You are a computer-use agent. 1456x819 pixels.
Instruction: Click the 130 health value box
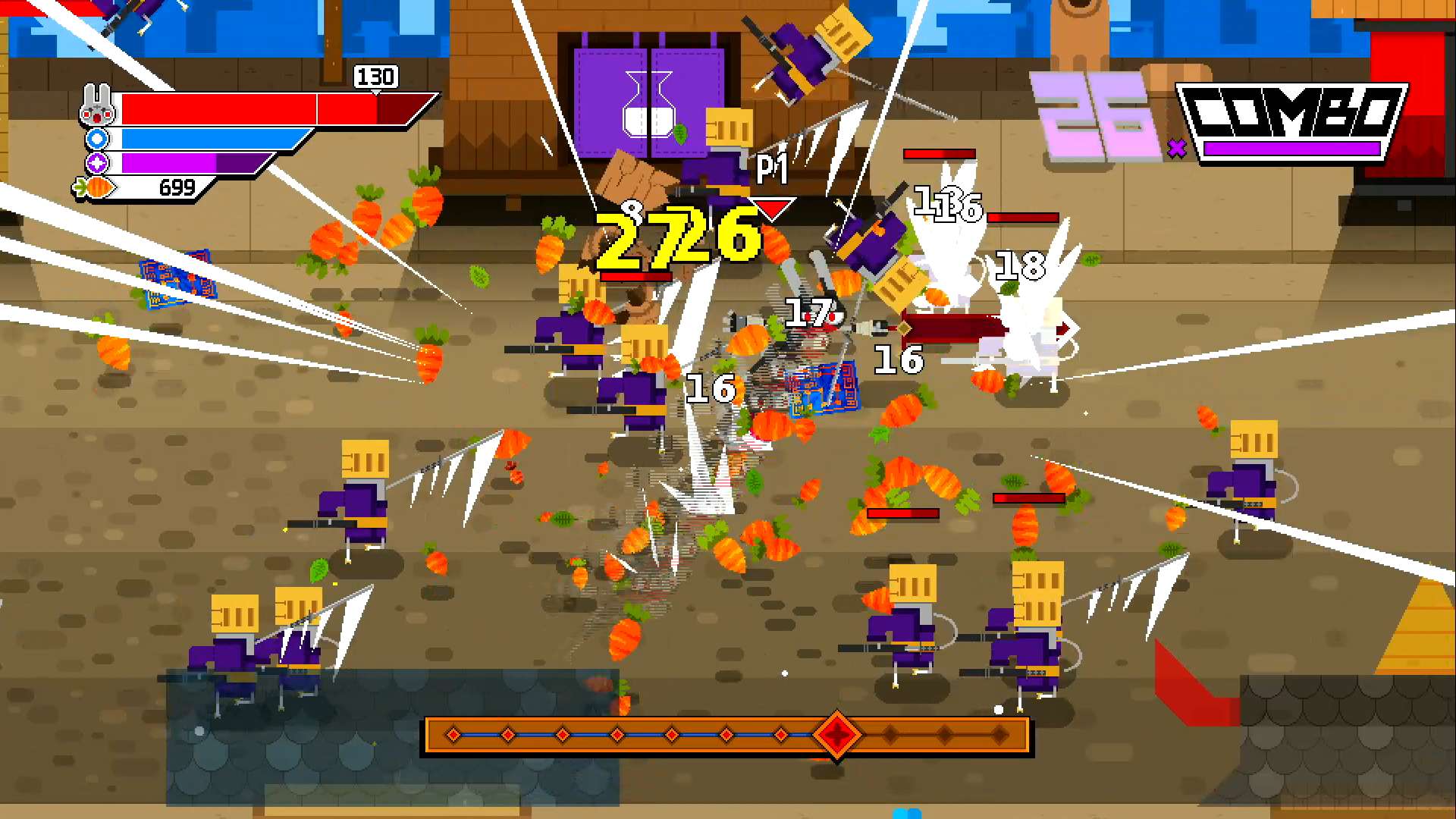[x=377, y=77]
